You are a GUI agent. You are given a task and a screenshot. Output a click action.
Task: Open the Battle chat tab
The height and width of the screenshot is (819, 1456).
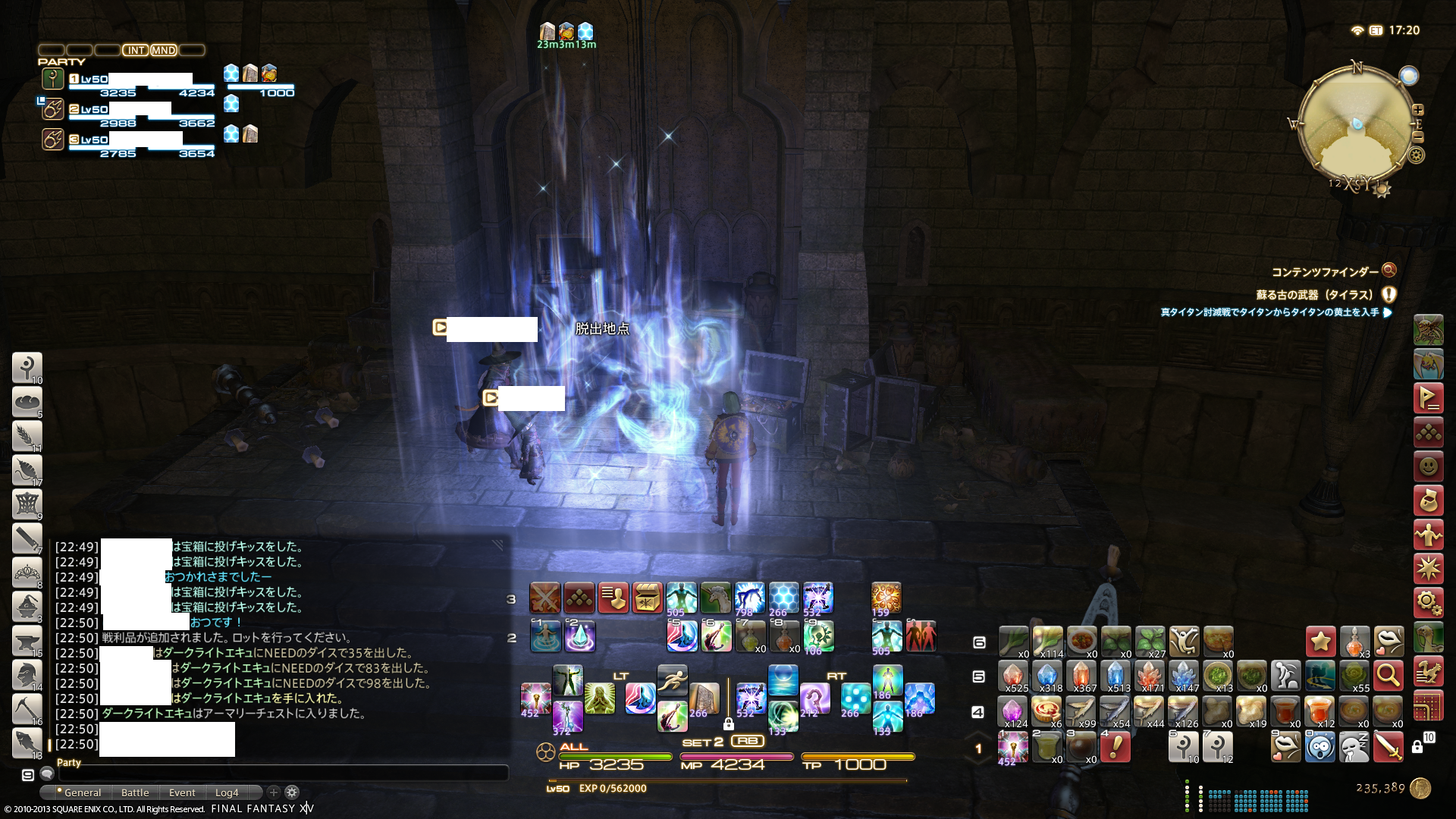[x=135, y=792]
